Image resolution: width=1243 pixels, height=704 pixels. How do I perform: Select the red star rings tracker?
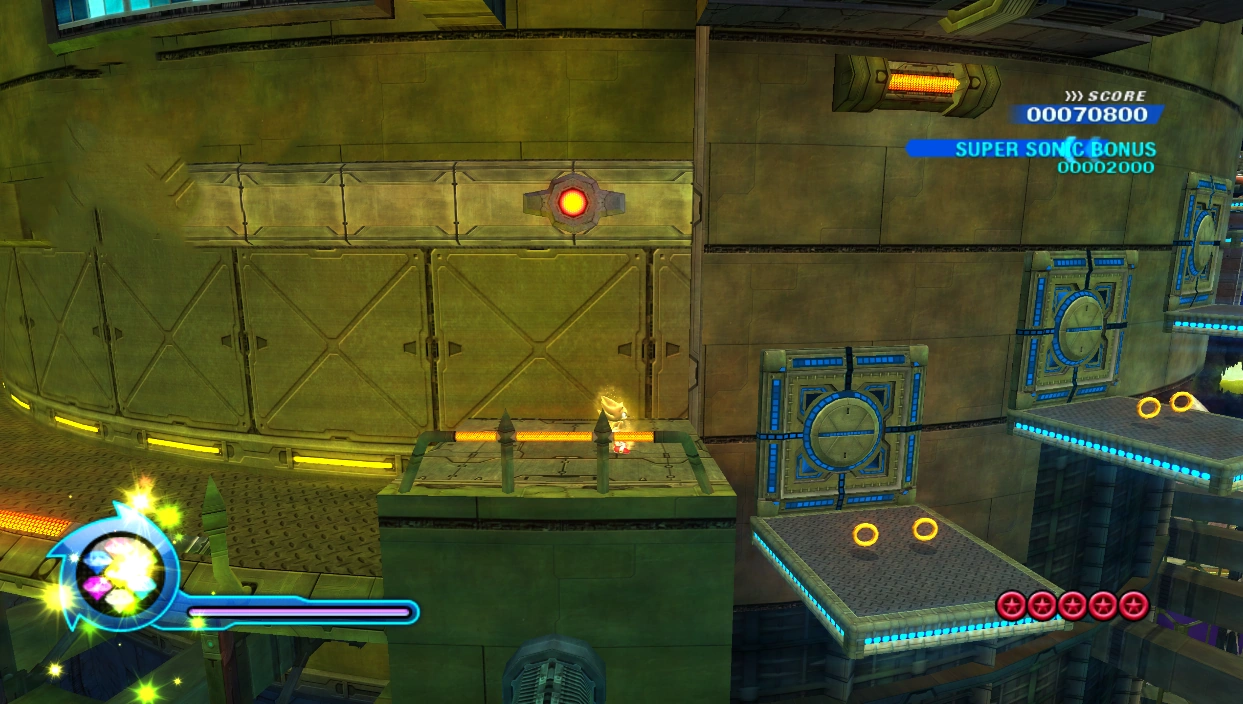[x=1072, y=605]
